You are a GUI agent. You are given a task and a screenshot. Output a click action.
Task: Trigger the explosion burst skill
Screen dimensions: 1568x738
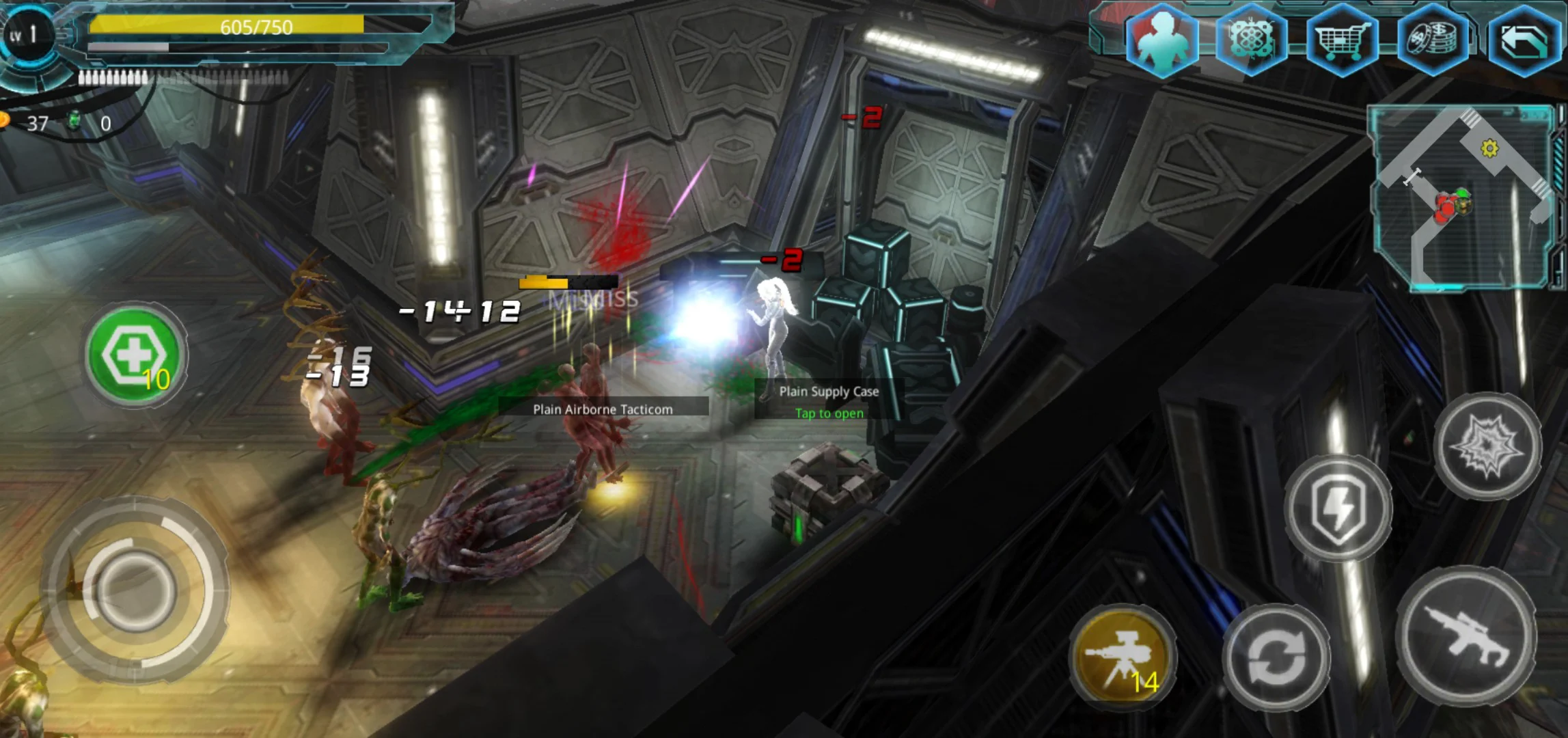point(1487,446)
